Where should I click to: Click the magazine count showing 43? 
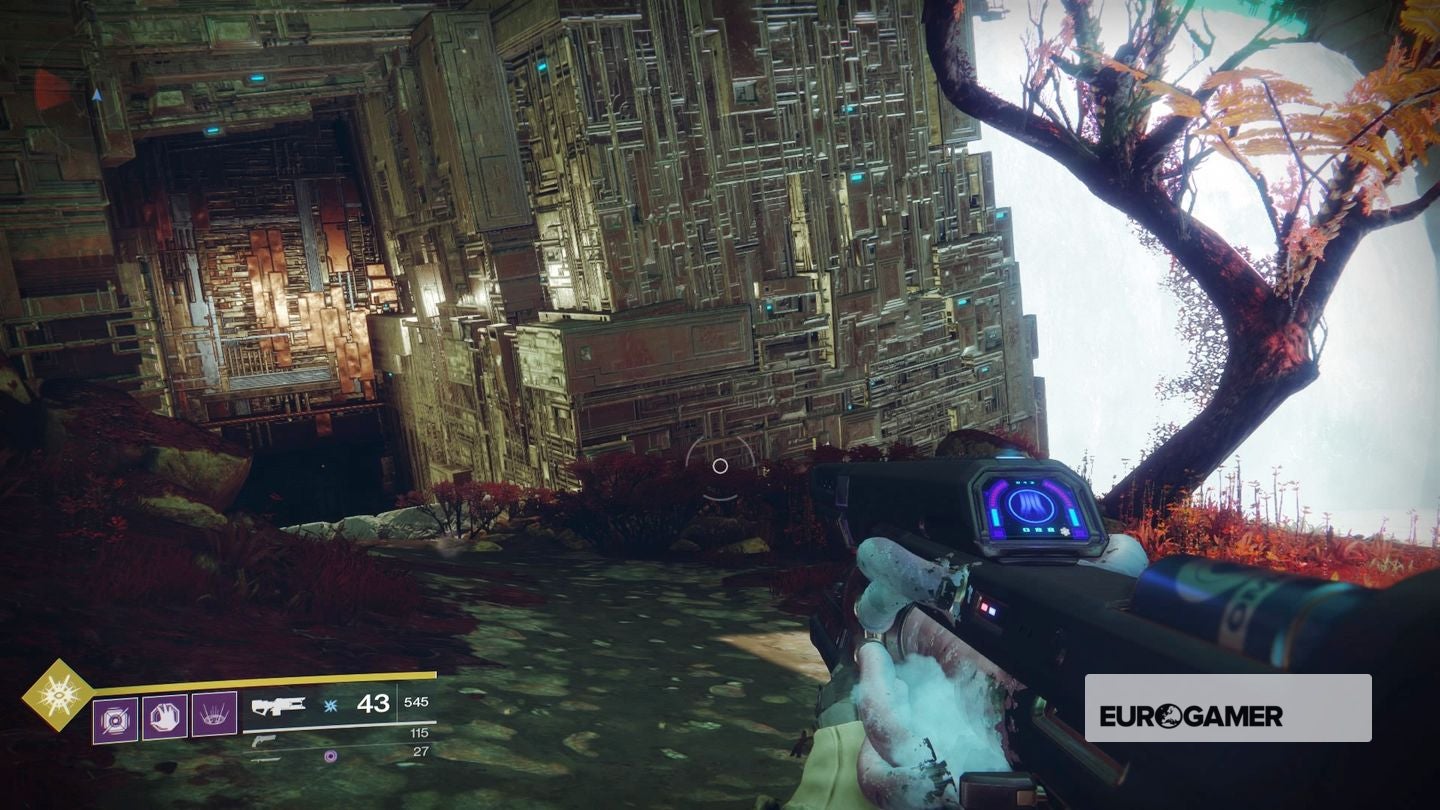373,704
